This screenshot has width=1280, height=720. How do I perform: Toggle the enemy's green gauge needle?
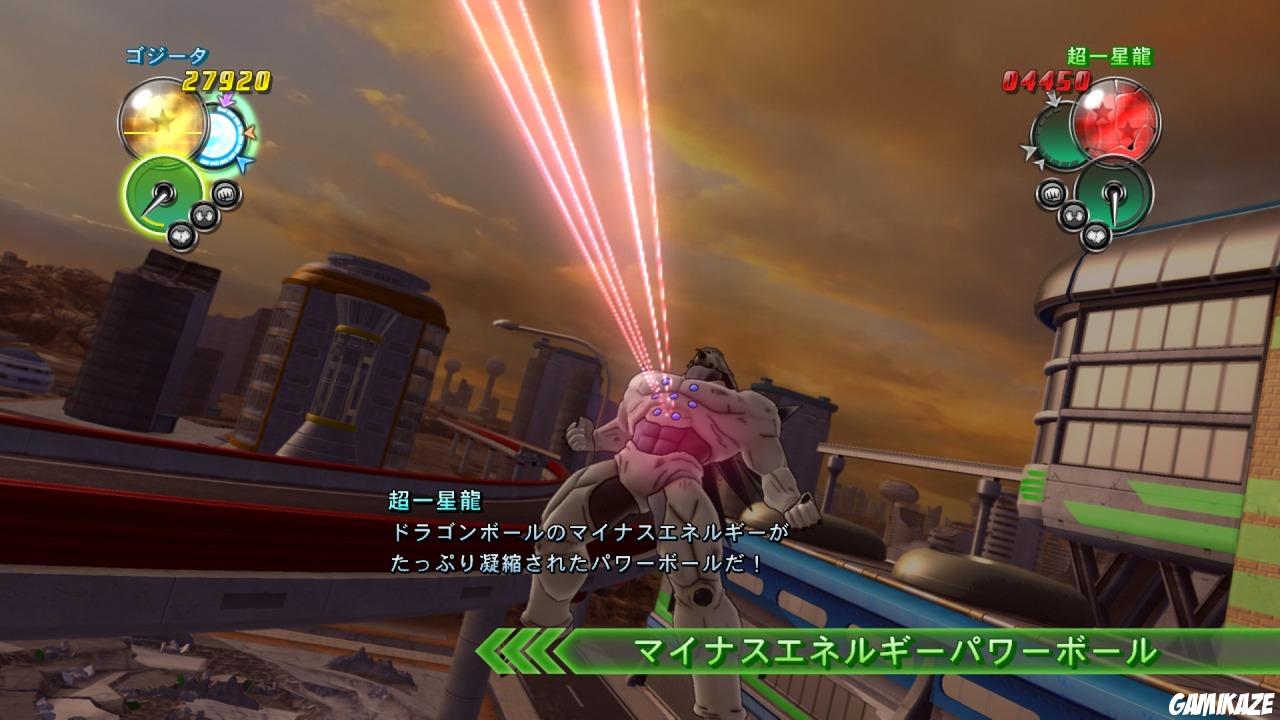click(1115, 191)
